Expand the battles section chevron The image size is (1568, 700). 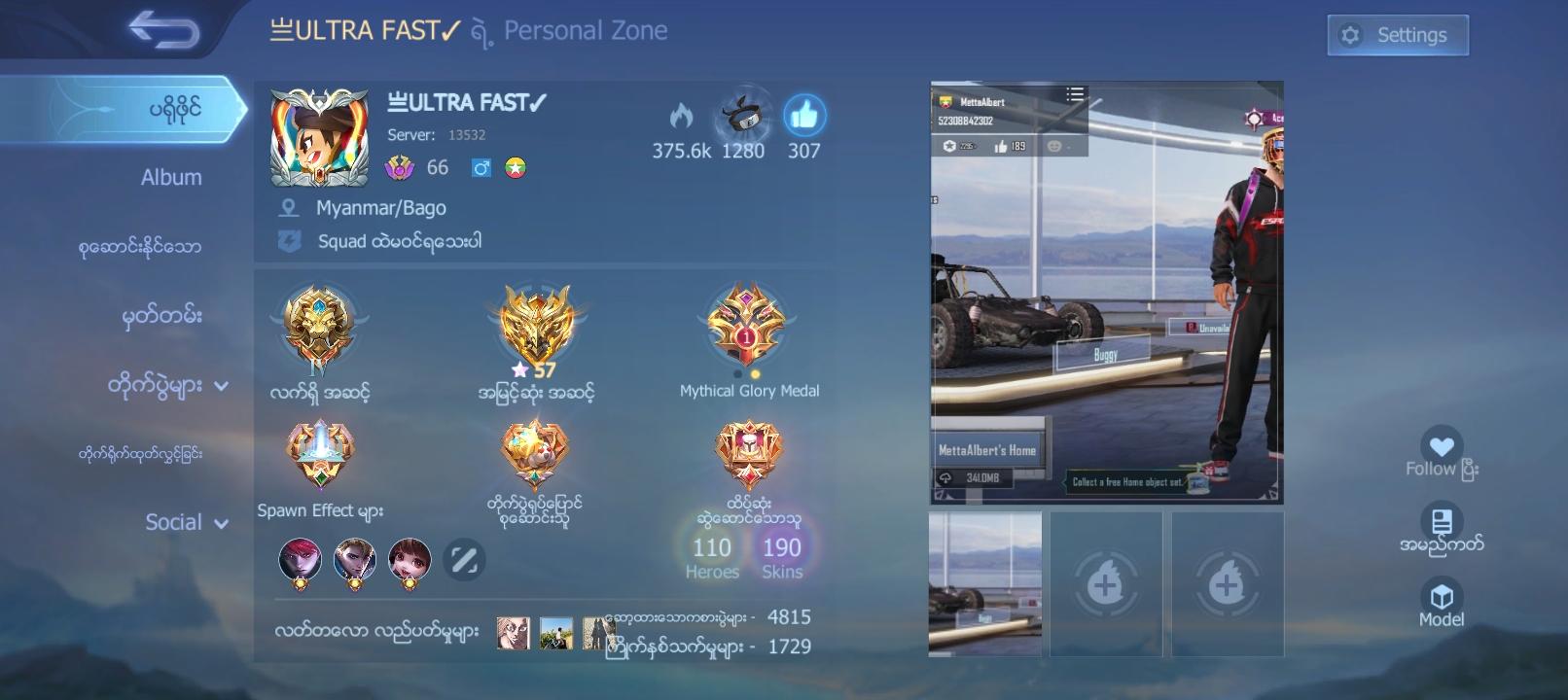224,384
